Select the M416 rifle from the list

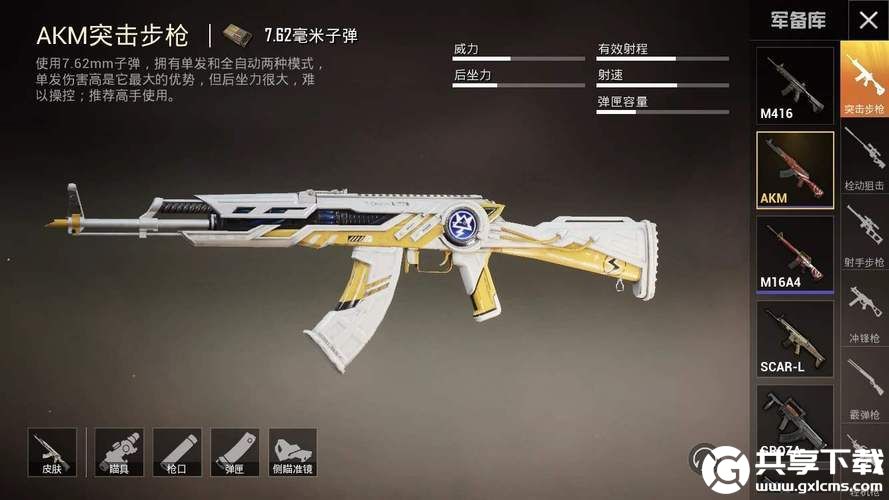coord(795,85)
